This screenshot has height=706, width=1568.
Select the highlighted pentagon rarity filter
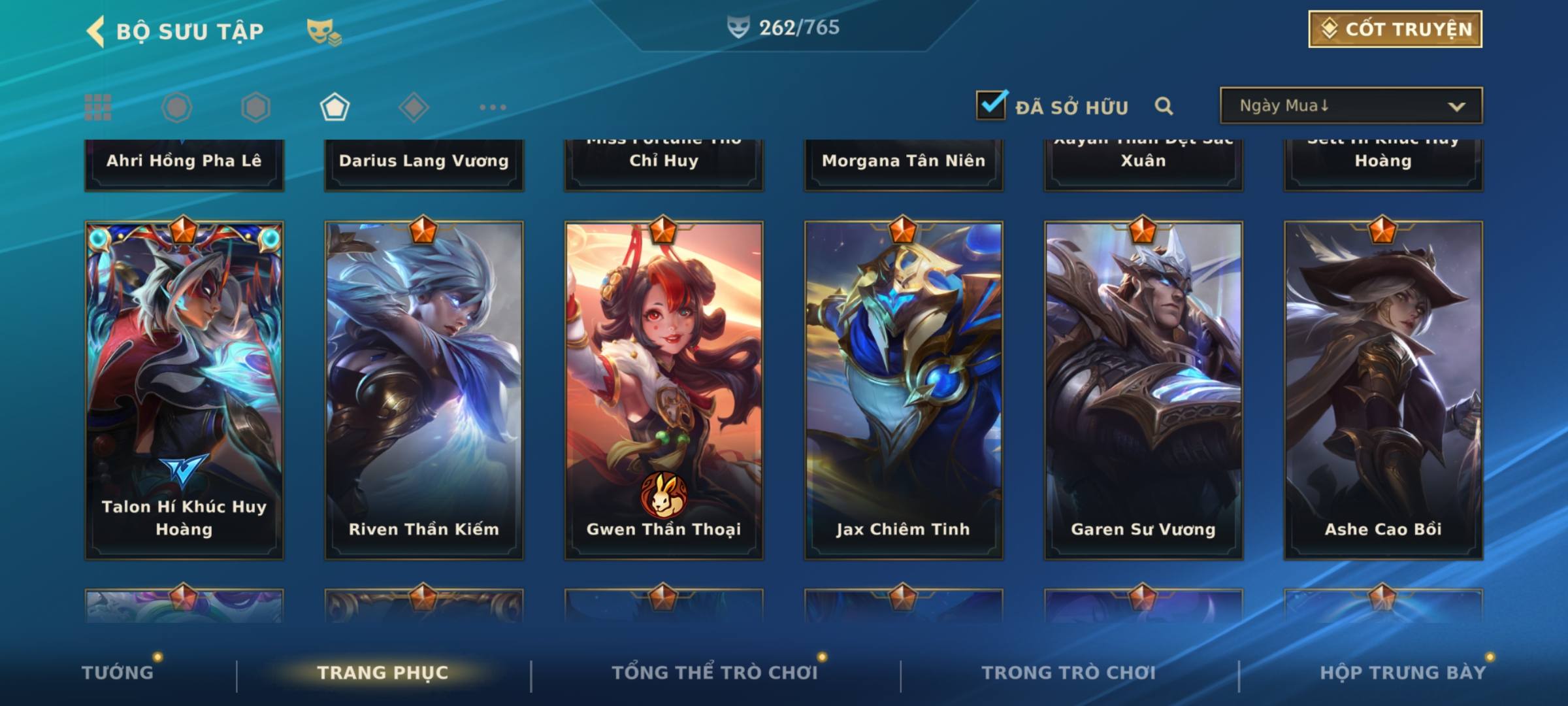335,107
